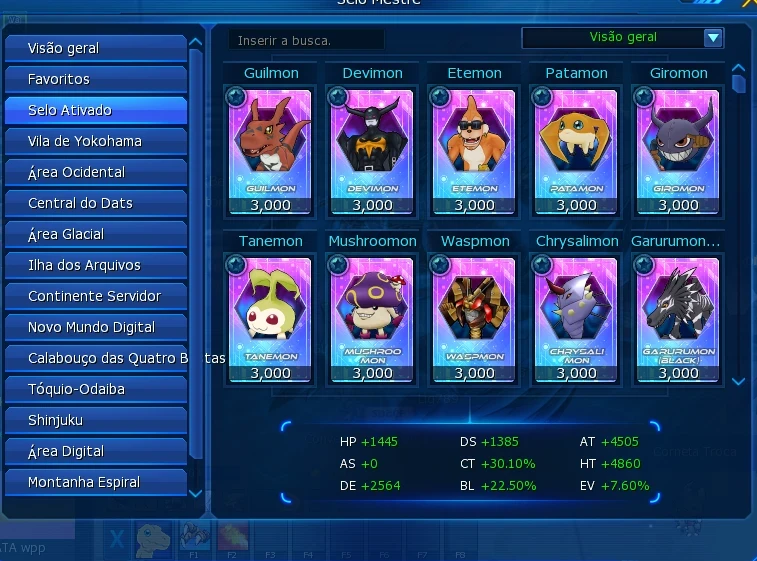Image resolution: width=757 pixels, height=561 pixels.
Task: Open the Visão geral category
Action: (x=95, y=48)
